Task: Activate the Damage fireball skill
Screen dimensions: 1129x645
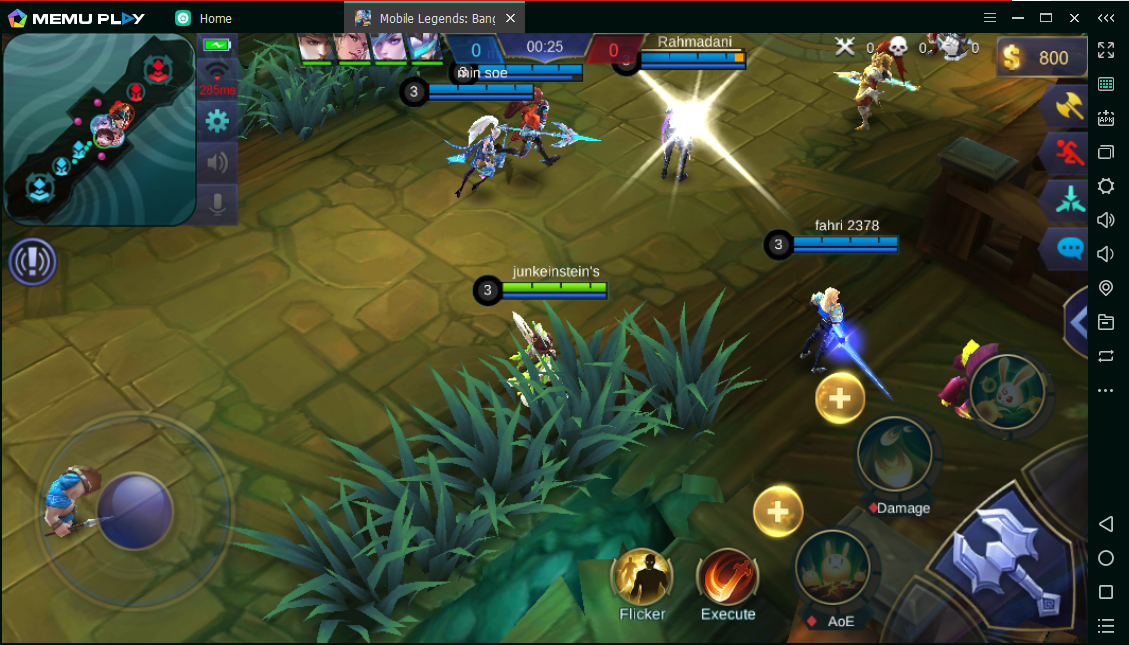Action: tap(895, 454)
